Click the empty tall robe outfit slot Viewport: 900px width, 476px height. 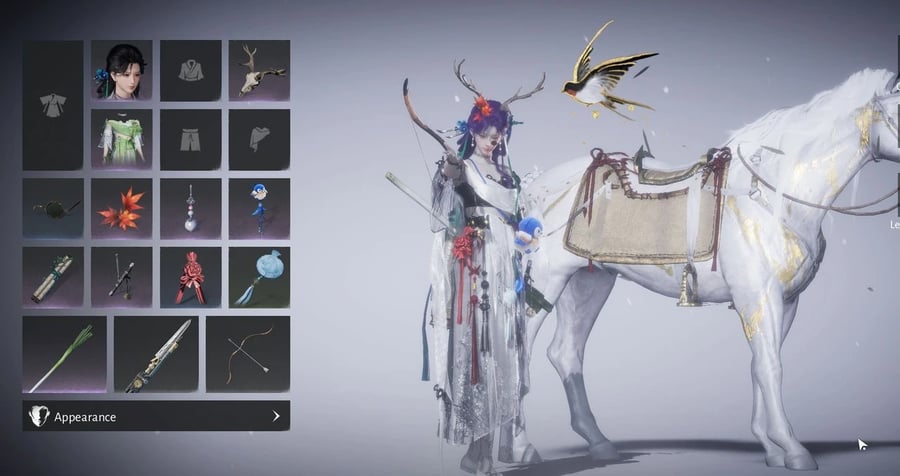click(x=53, y=105)
